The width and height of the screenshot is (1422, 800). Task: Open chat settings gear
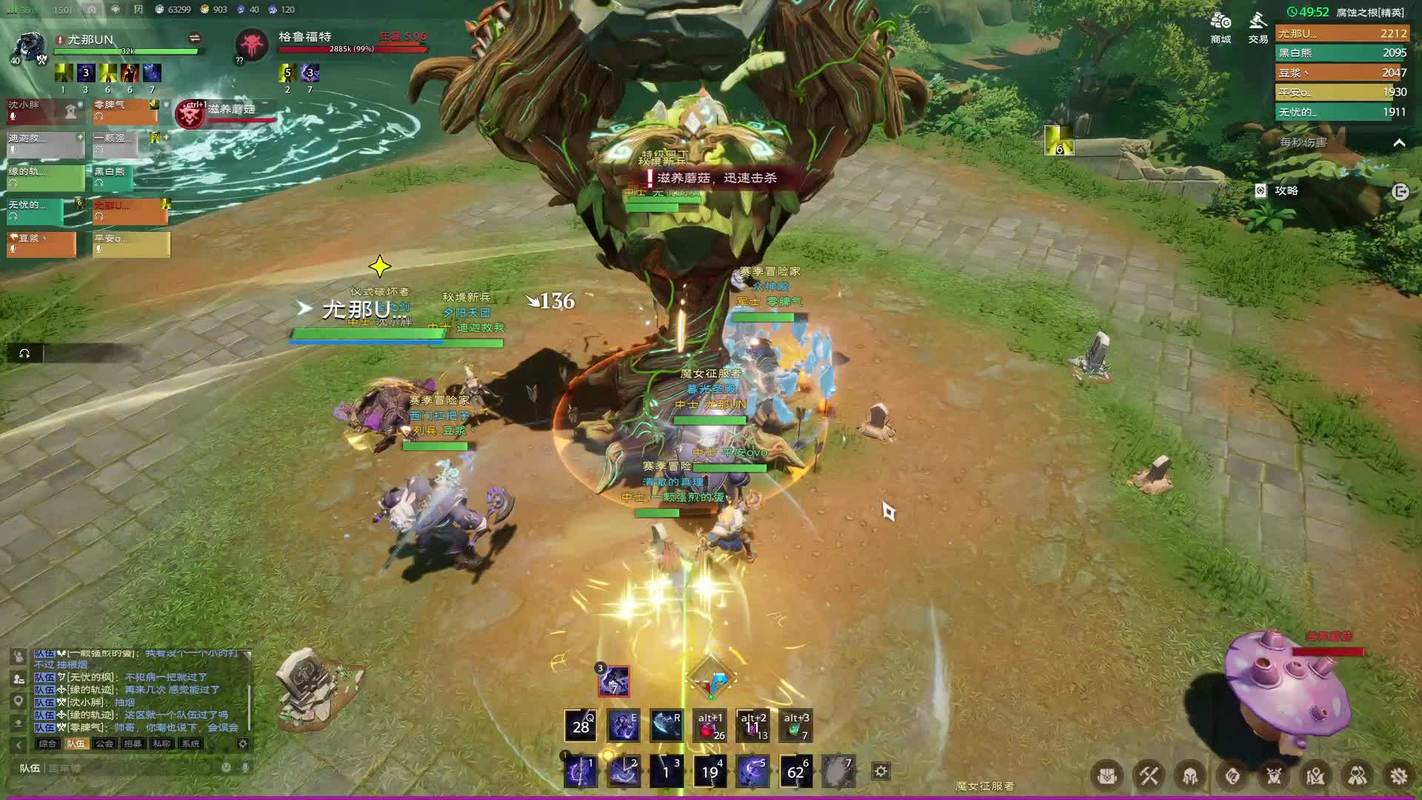click(x=243, y=744)
